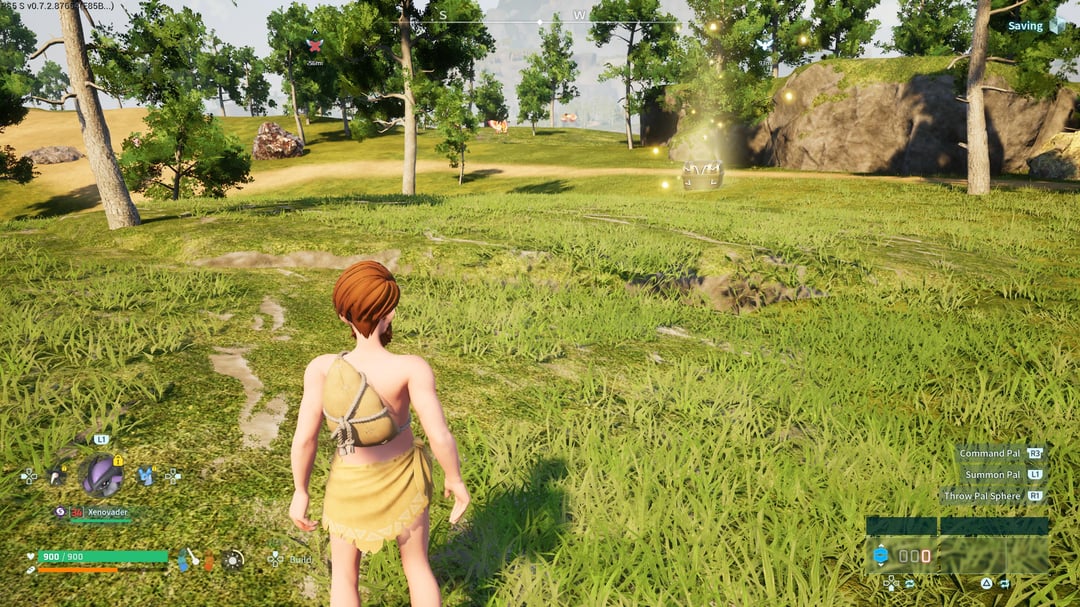The width and height of the screenshot is (1080, 607).
Task: Choose the light blue pal icon
Action: [x=146, y=476]
